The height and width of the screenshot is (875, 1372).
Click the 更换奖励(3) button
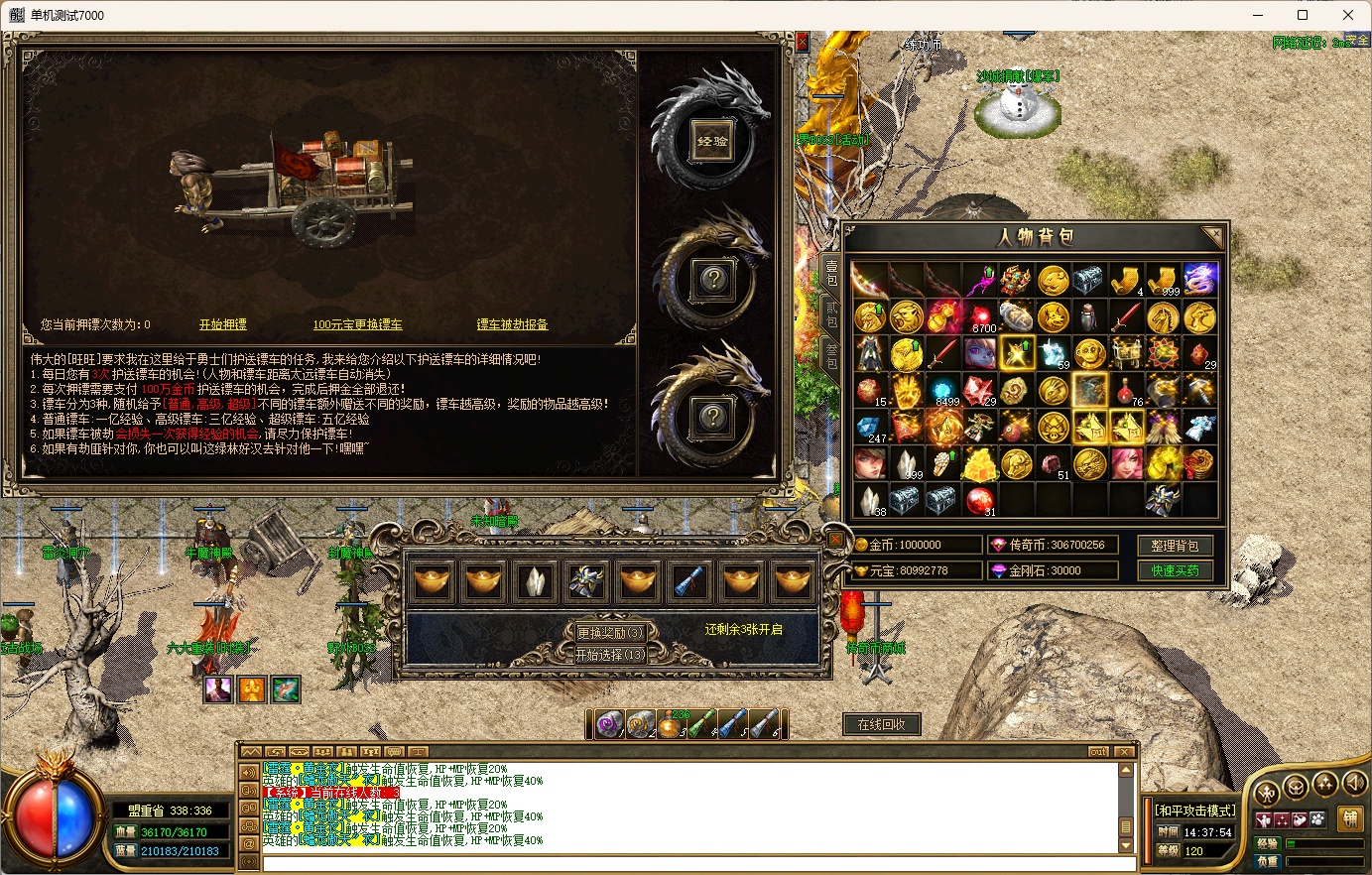pos(610,632)
